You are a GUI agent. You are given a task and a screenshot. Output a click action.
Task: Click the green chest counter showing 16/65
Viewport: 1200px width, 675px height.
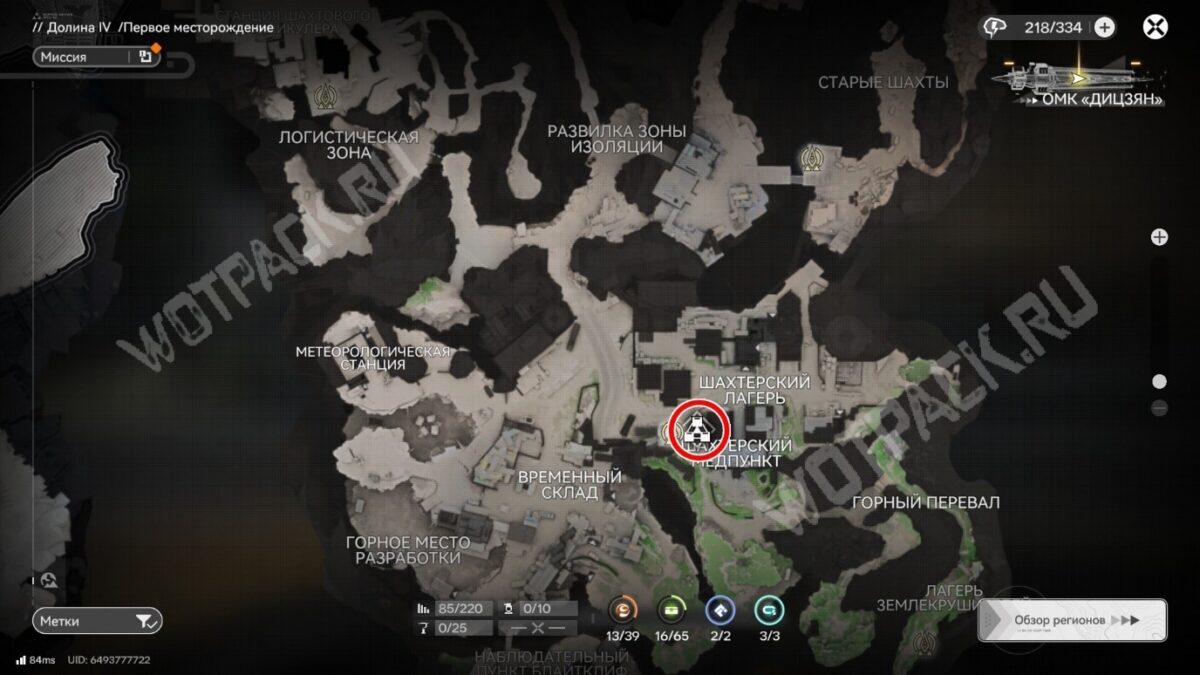[671, 611]
